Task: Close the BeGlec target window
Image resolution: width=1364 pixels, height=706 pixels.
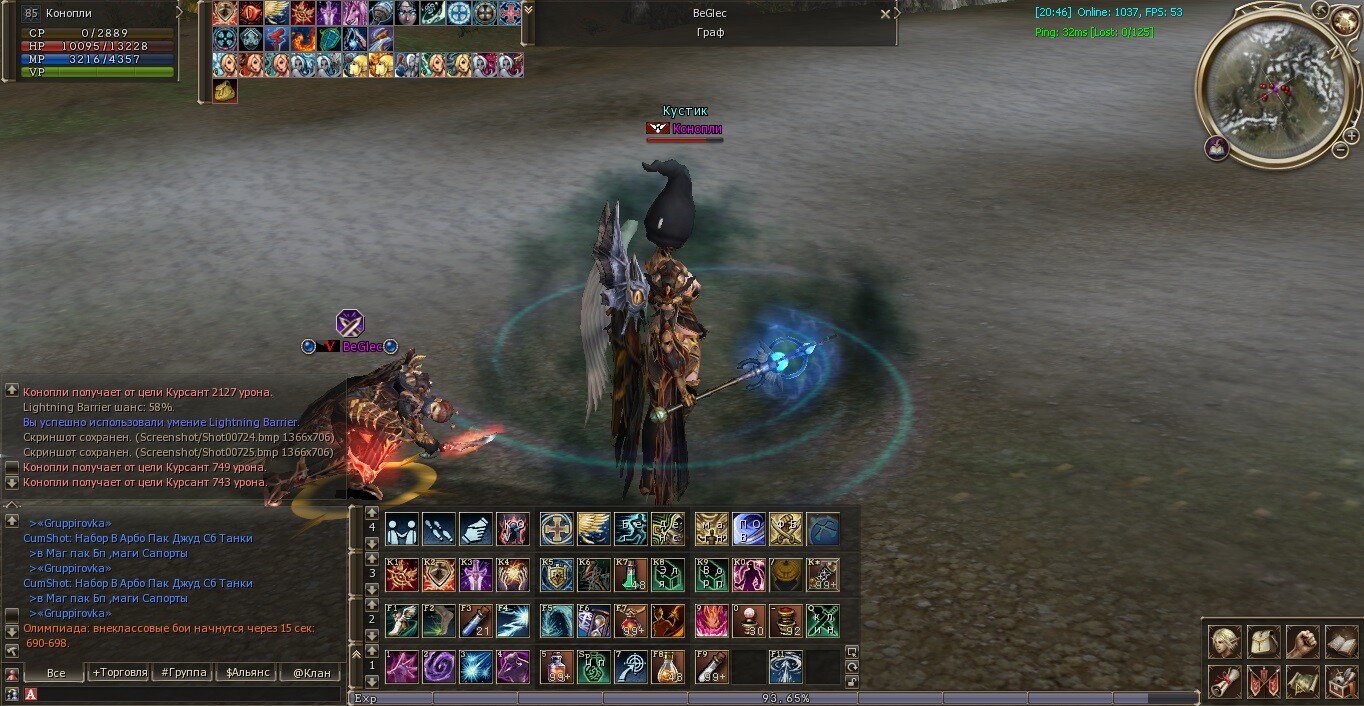Action: [885, 14]
